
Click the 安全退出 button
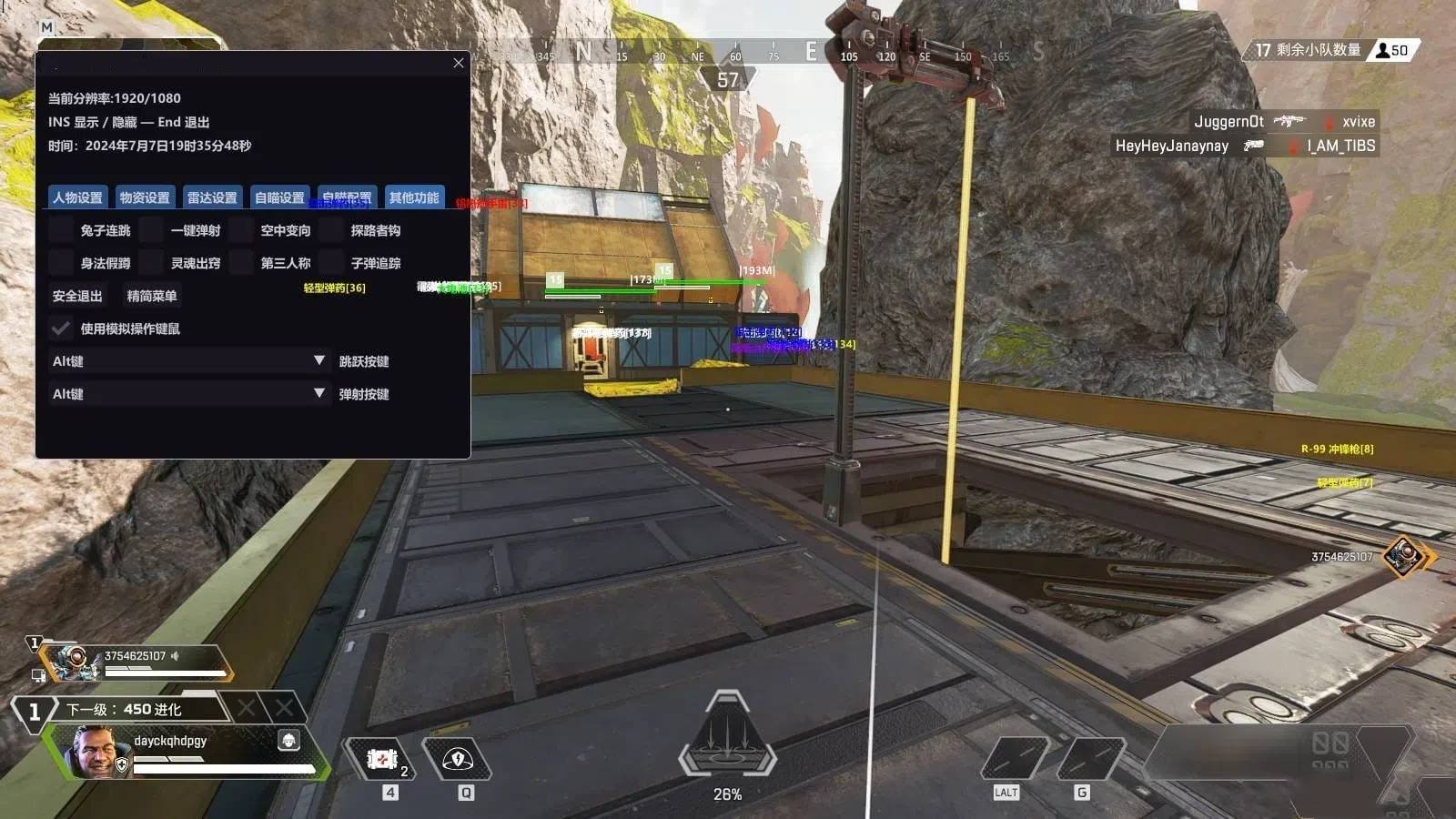point(76,296)
